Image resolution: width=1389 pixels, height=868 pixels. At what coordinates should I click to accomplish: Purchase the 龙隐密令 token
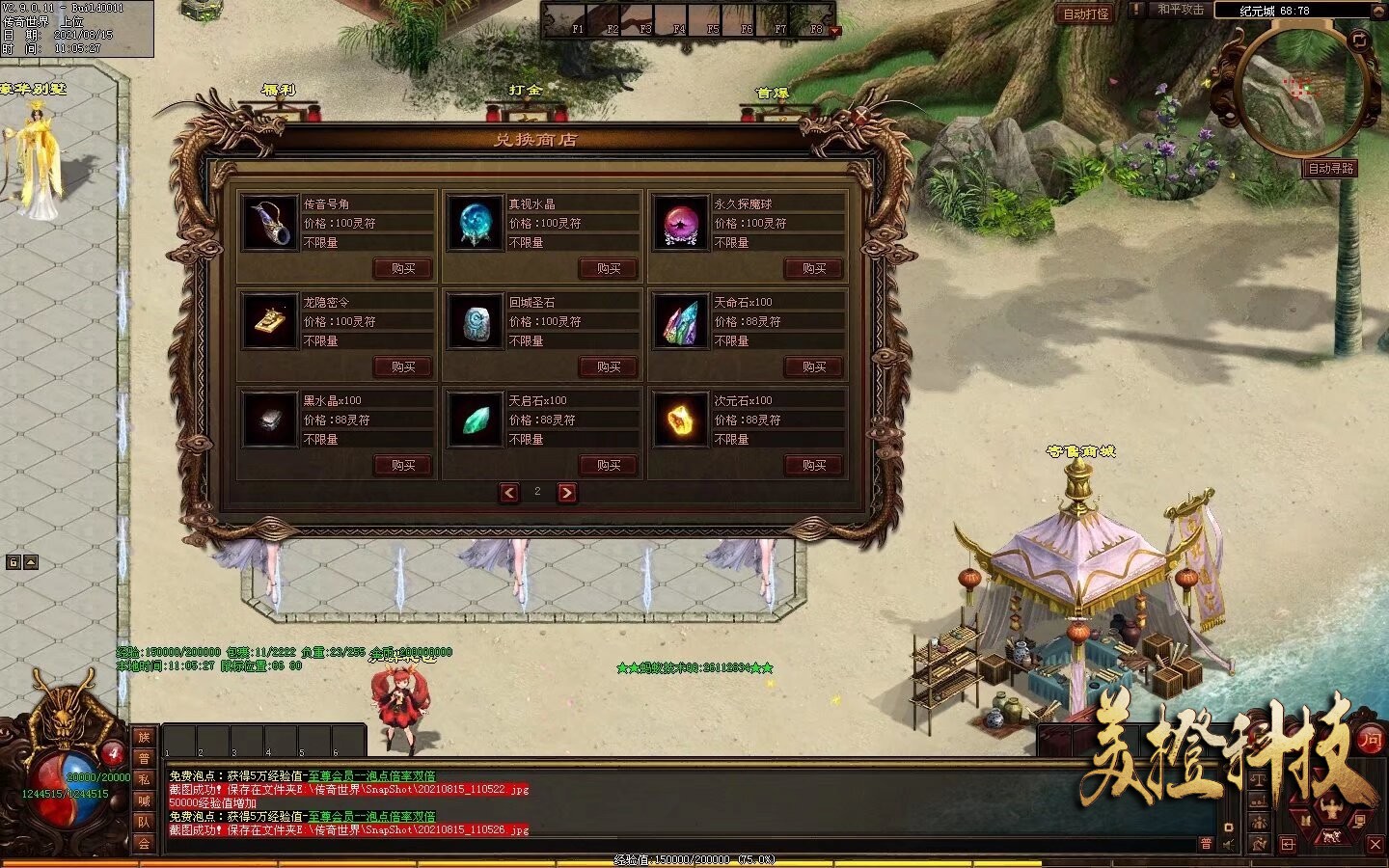403,366
